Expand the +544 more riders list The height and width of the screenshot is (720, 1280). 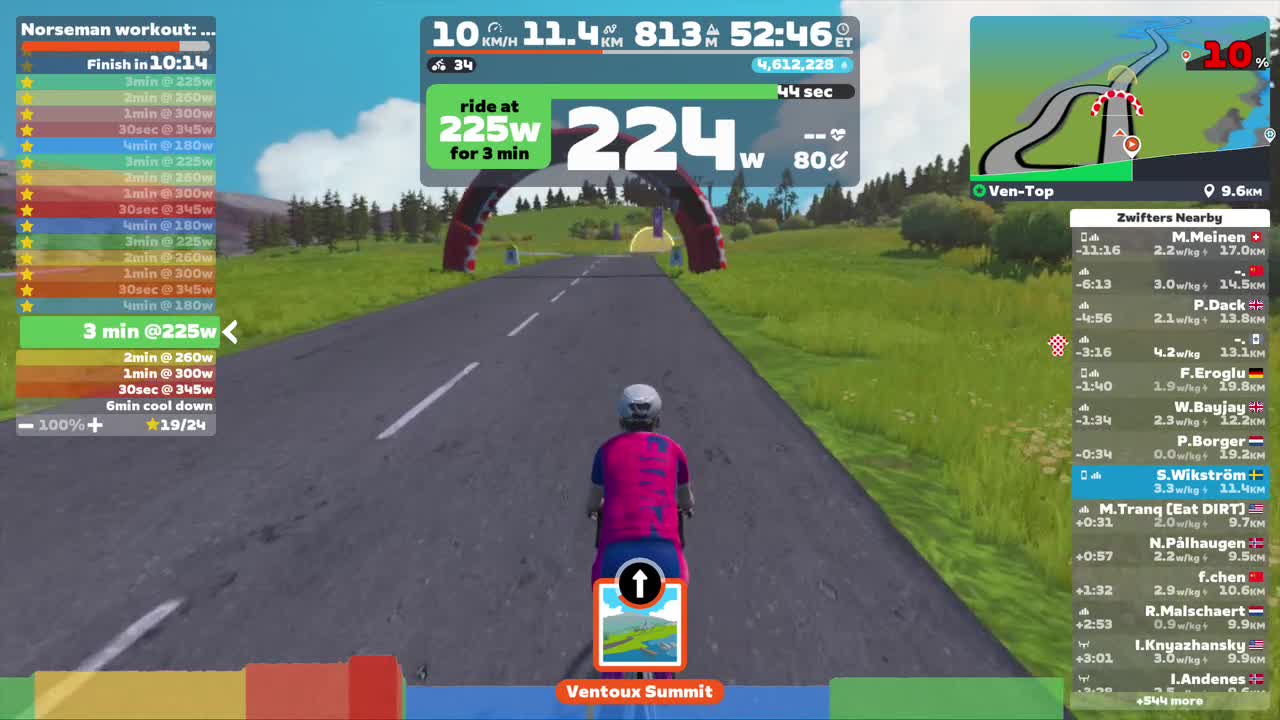pos(1168,701)
